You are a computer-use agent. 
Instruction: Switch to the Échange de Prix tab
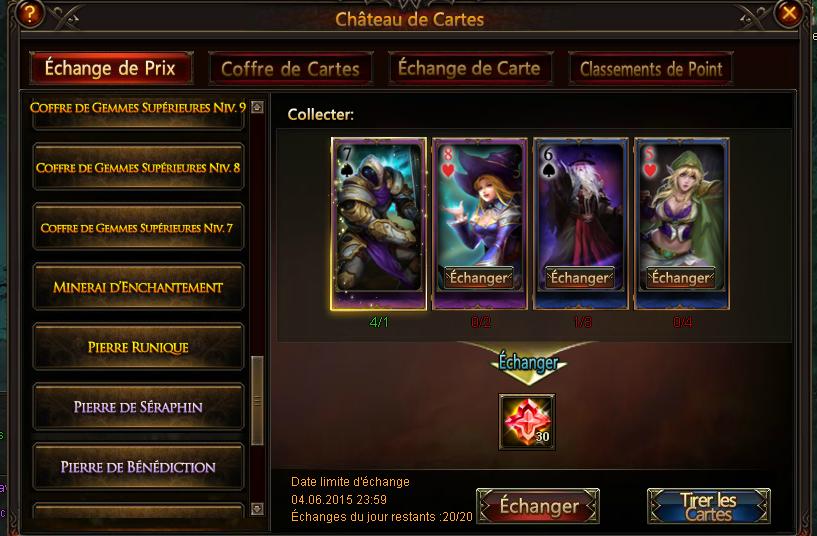[x=111, y=68]
